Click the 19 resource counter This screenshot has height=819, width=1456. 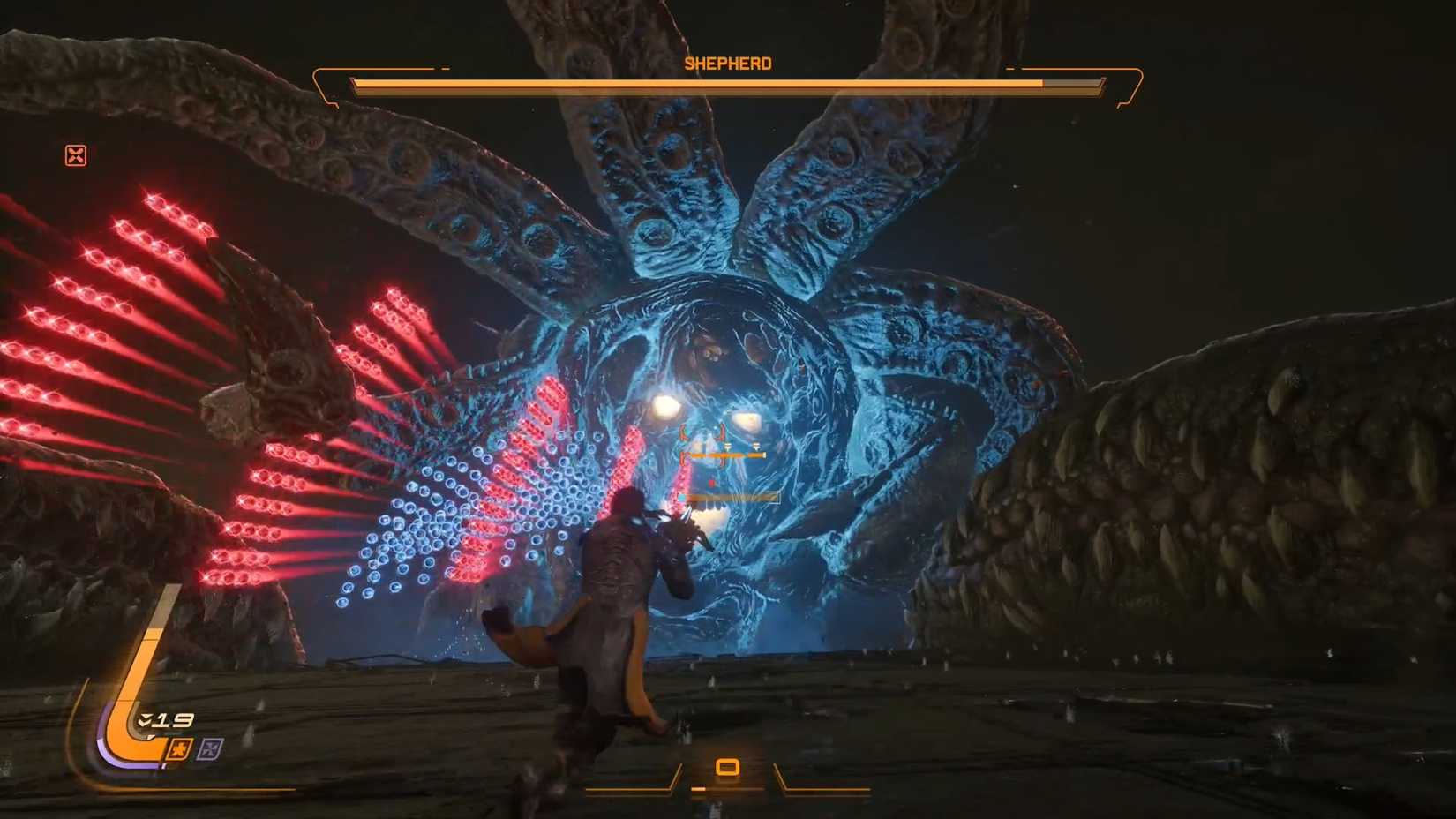pos(173,720)
